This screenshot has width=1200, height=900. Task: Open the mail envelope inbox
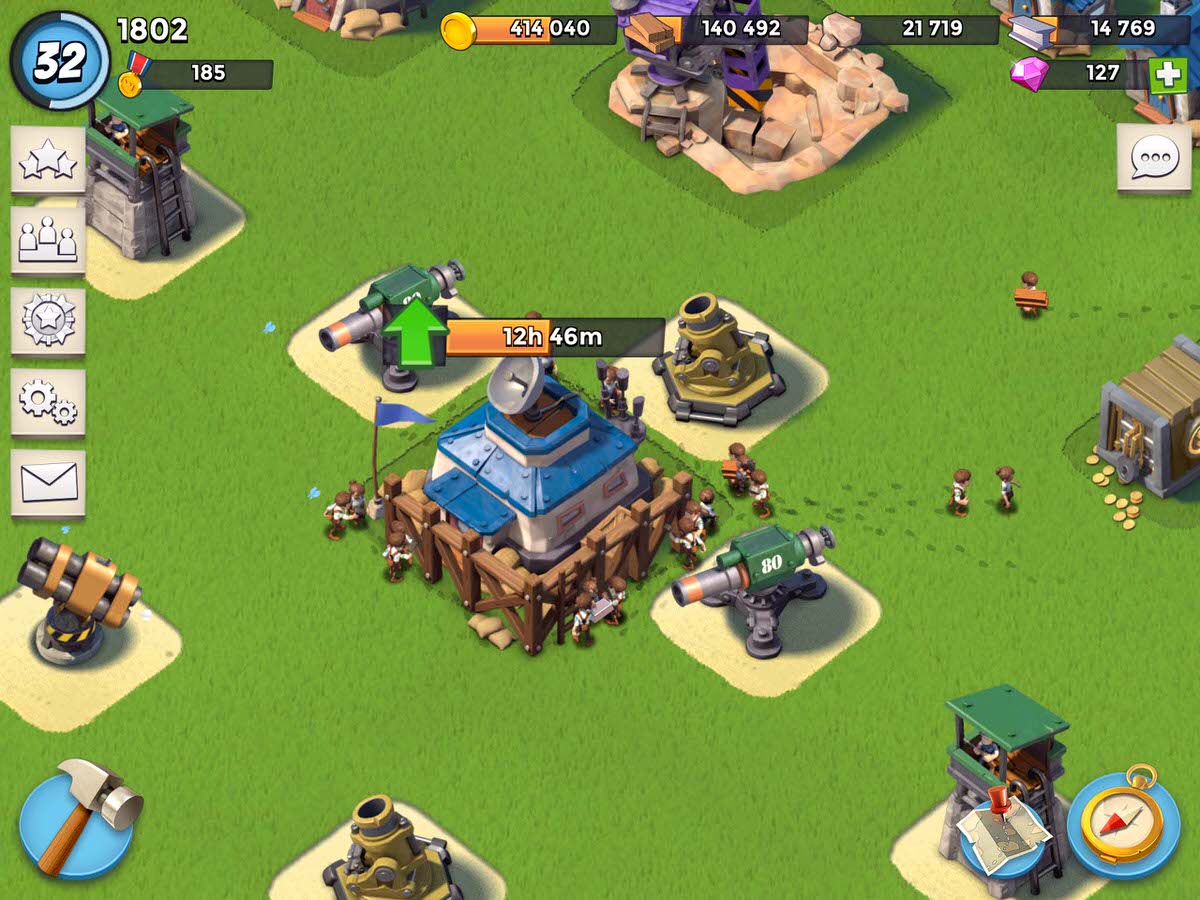click(x=48, y=483)
